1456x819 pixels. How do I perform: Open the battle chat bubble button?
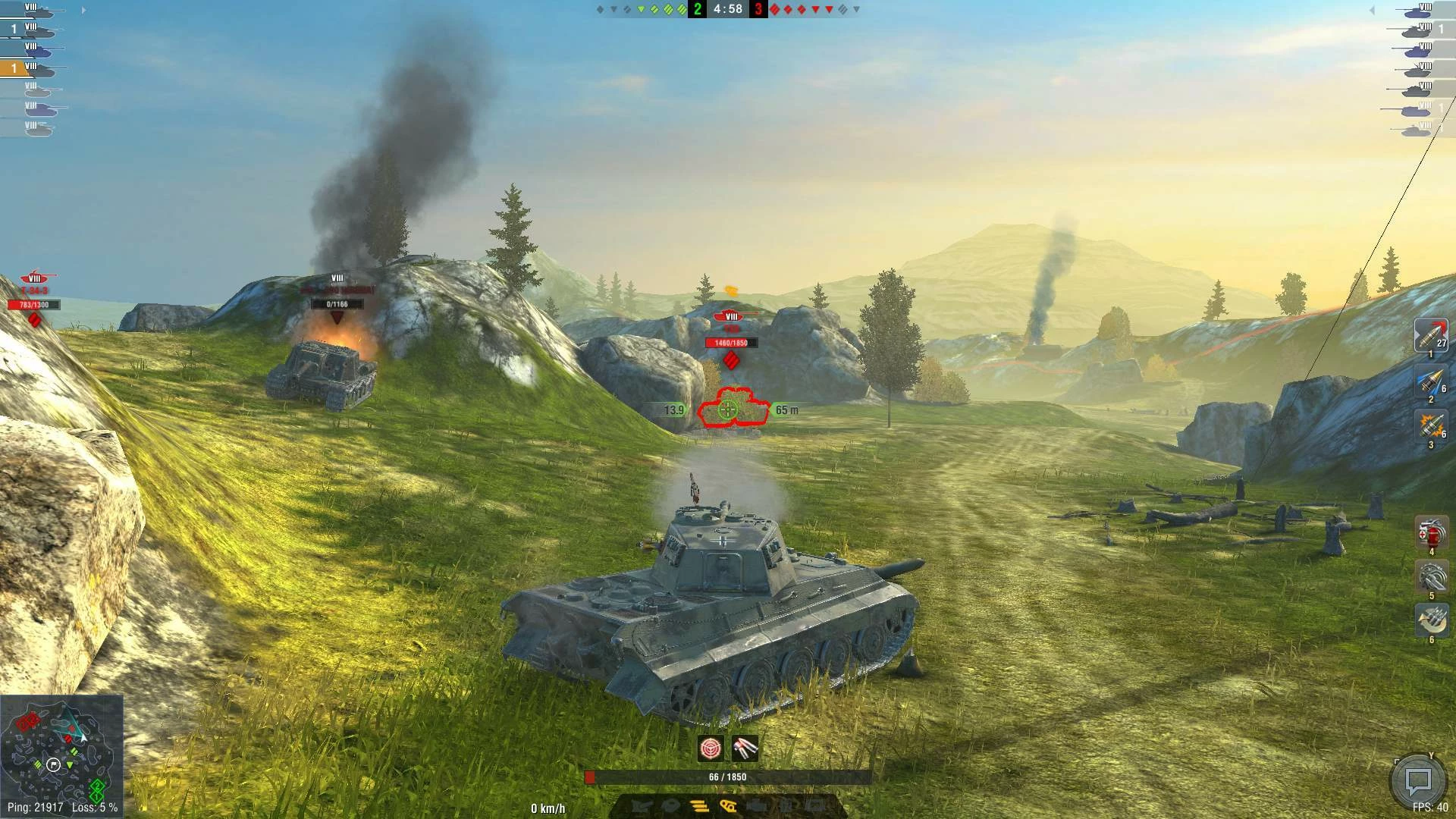(1417, 780)
